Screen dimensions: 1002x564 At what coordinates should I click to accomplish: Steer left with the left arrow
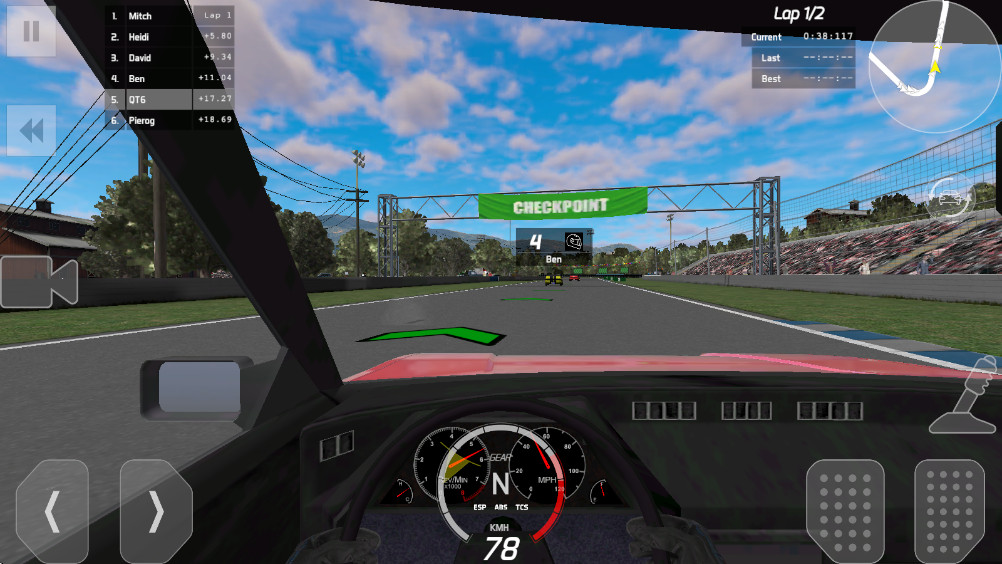click(x=52, y=511)
